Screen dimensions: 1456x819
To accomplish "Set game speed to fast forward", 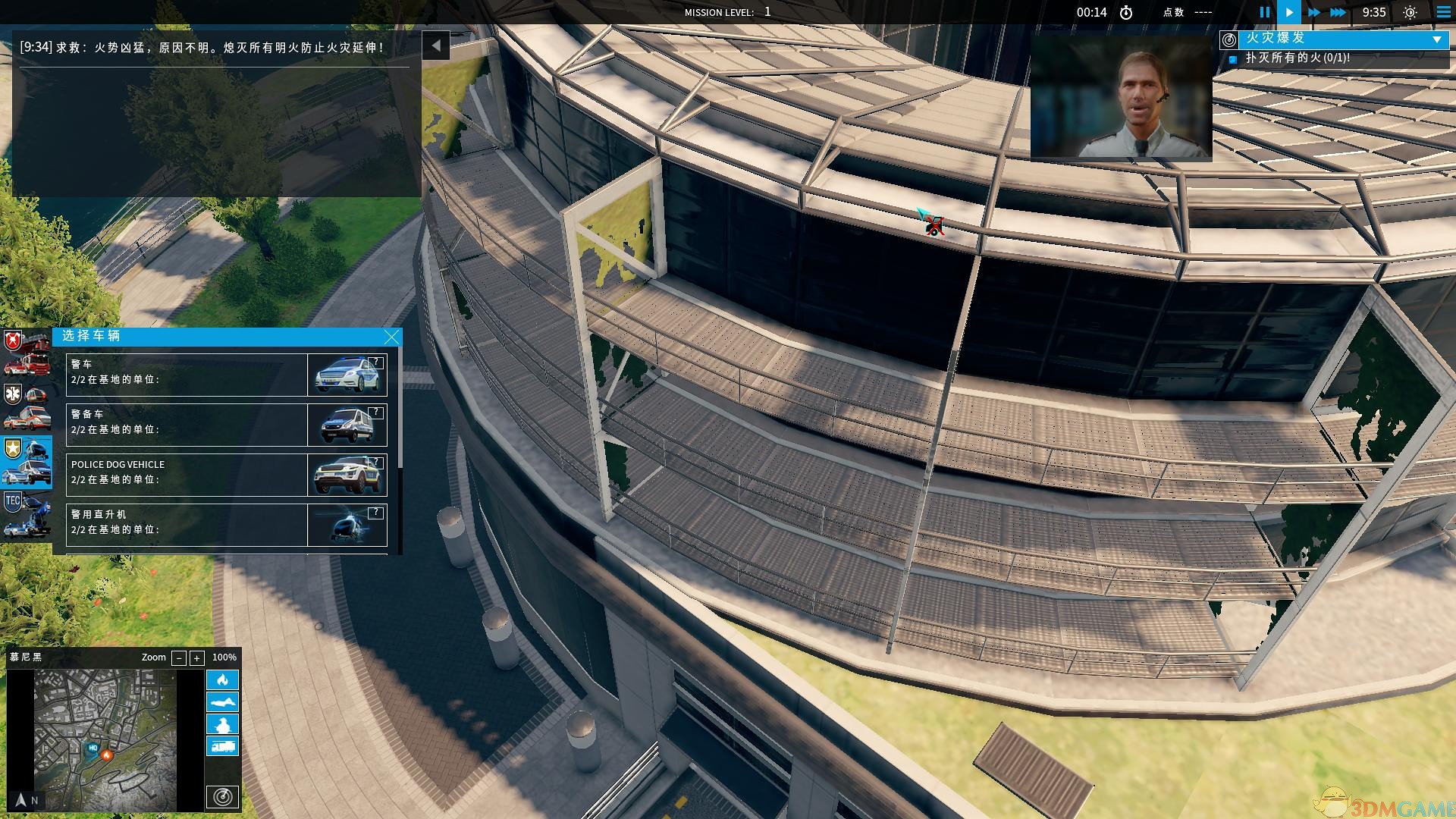I will [x=1314, y=12].
